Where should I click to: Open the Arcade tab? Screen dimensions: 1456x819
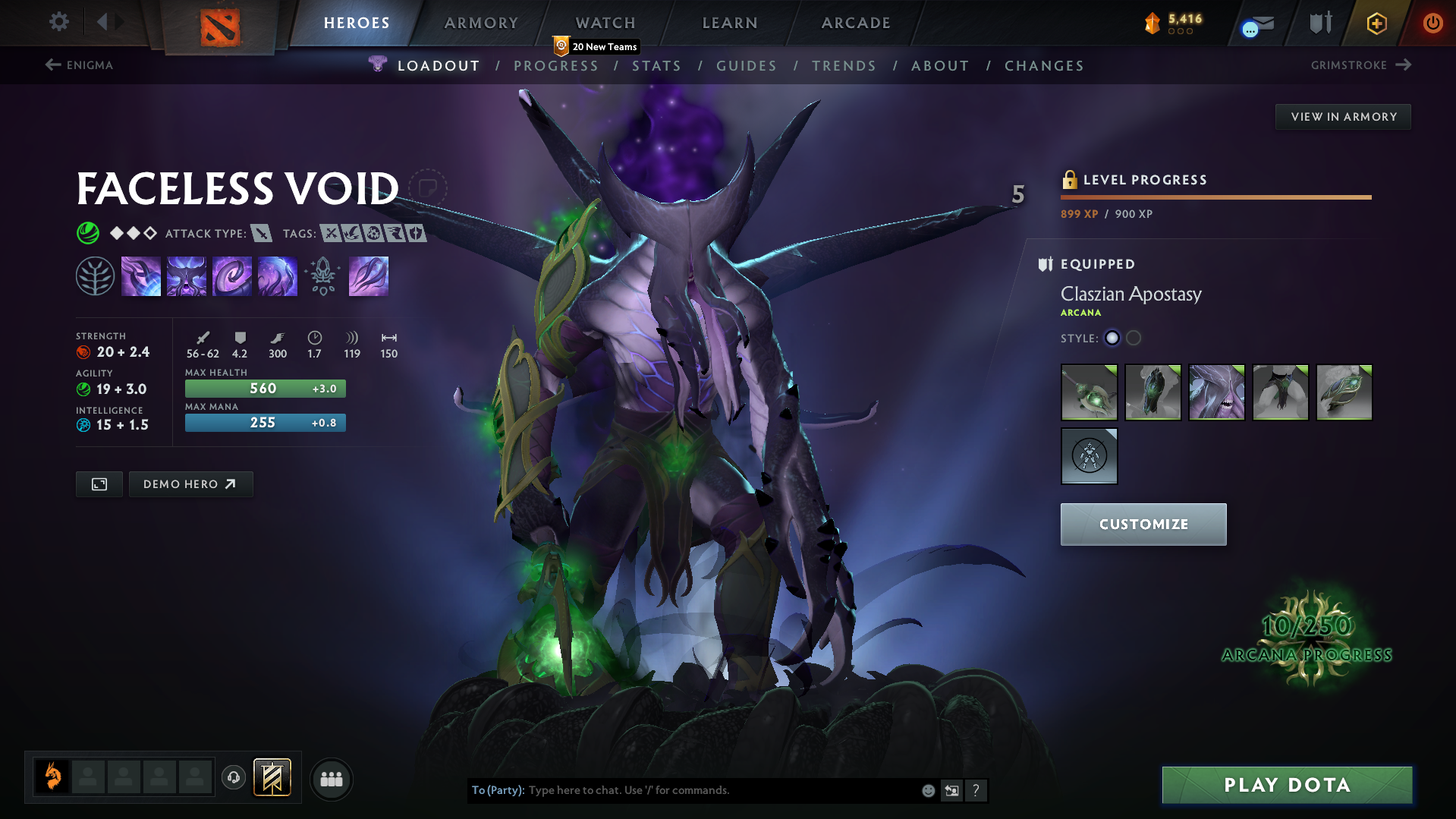856,23
